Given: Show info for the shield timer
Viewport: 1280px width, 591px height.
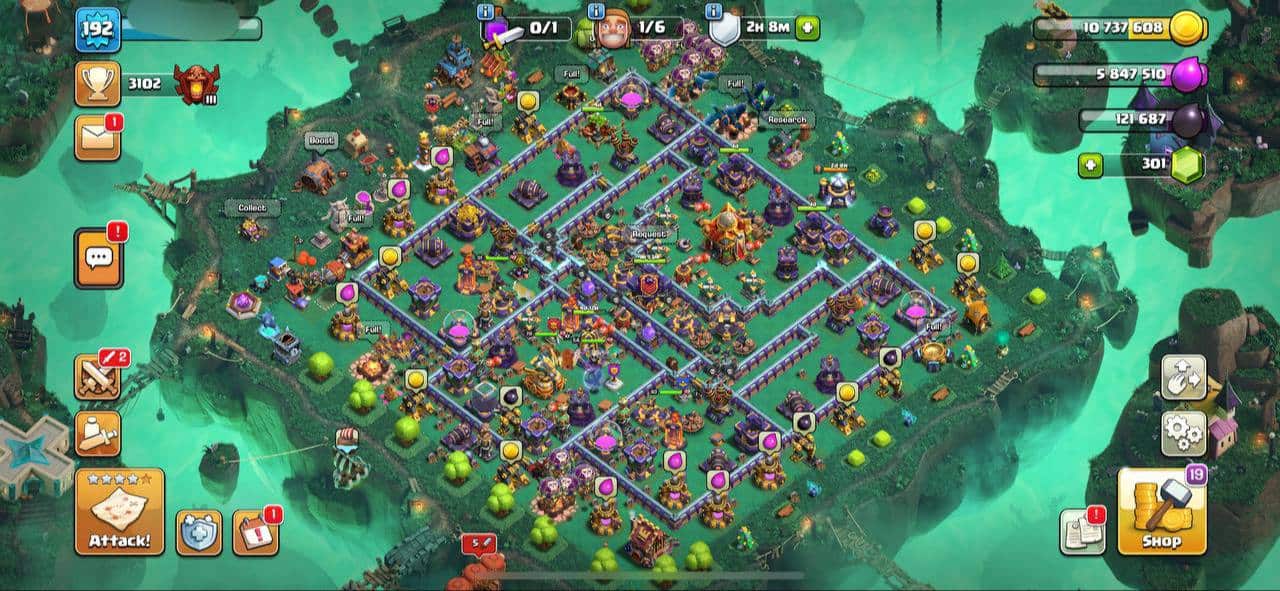Looking at the screenshot, I should click(x=714, y=12).
